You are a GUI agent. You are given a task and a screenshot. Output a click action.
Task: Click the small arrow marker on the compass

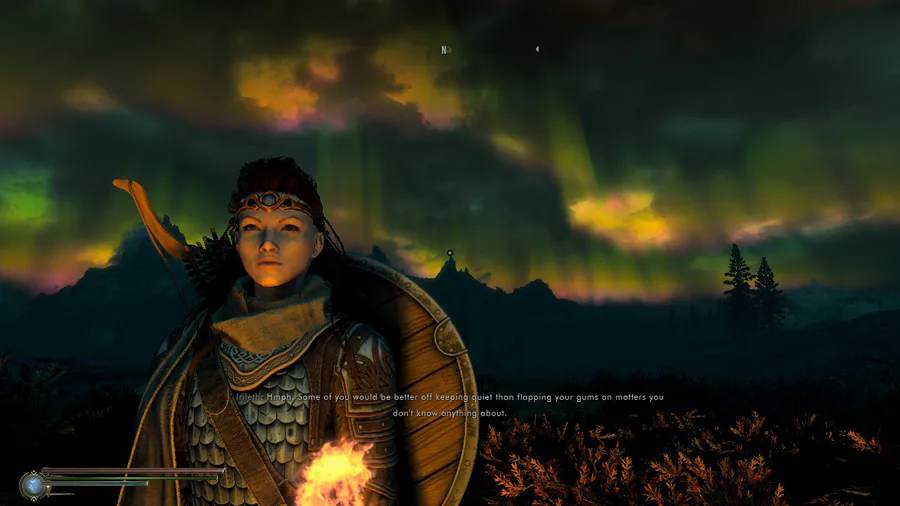[537, 48]
